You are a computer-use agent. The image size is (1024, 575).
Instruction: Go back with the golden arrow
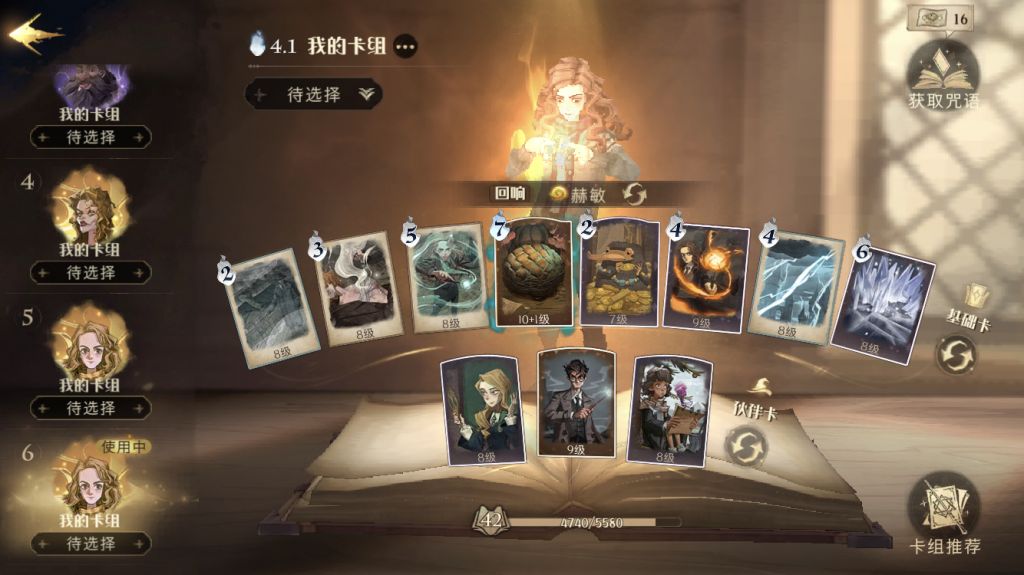pos(34,34)
